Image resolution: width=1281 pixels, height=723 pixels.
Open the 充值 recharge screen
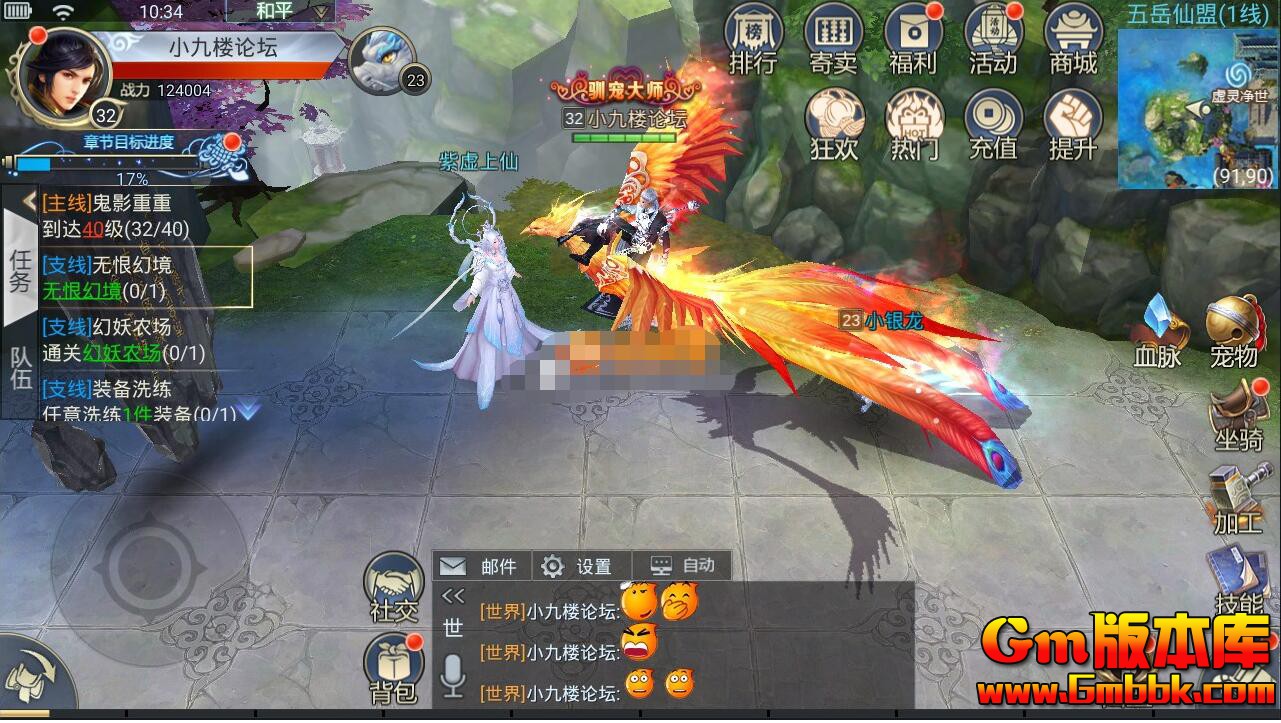(993, 124)
